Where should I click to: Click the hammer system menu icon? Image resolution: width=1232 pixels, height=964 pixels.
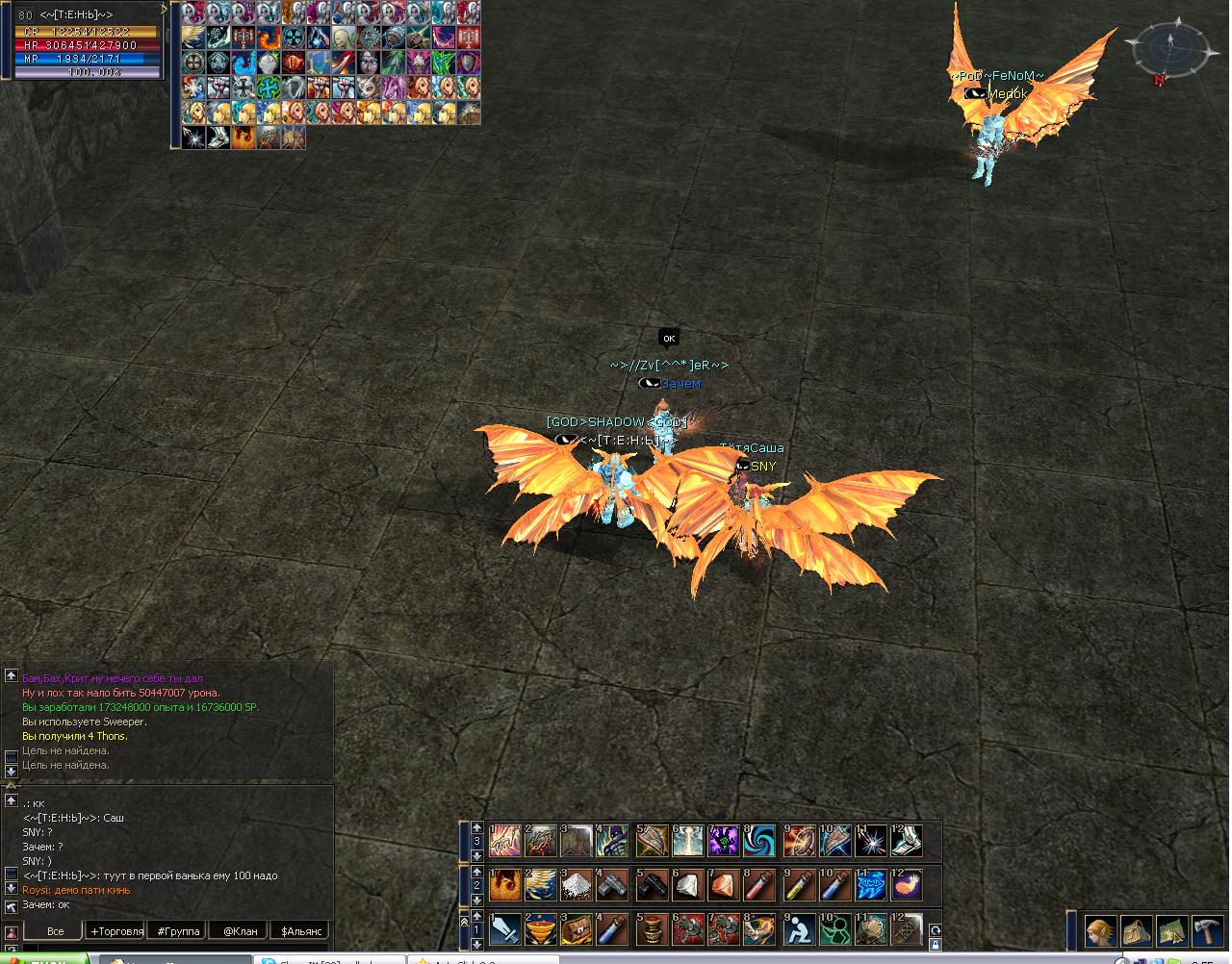pos(1207,931)
